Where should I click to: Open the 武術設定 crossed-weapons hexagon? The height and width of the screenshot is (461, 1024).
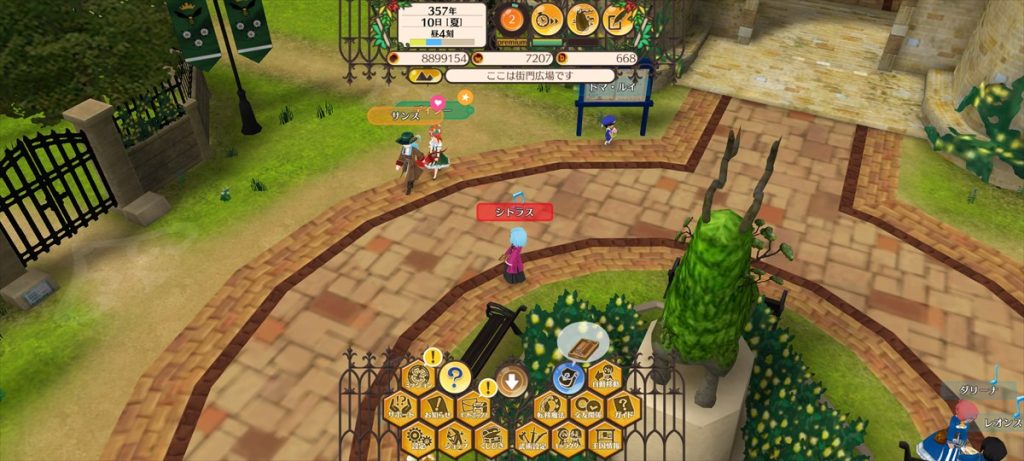coord(532,437)
